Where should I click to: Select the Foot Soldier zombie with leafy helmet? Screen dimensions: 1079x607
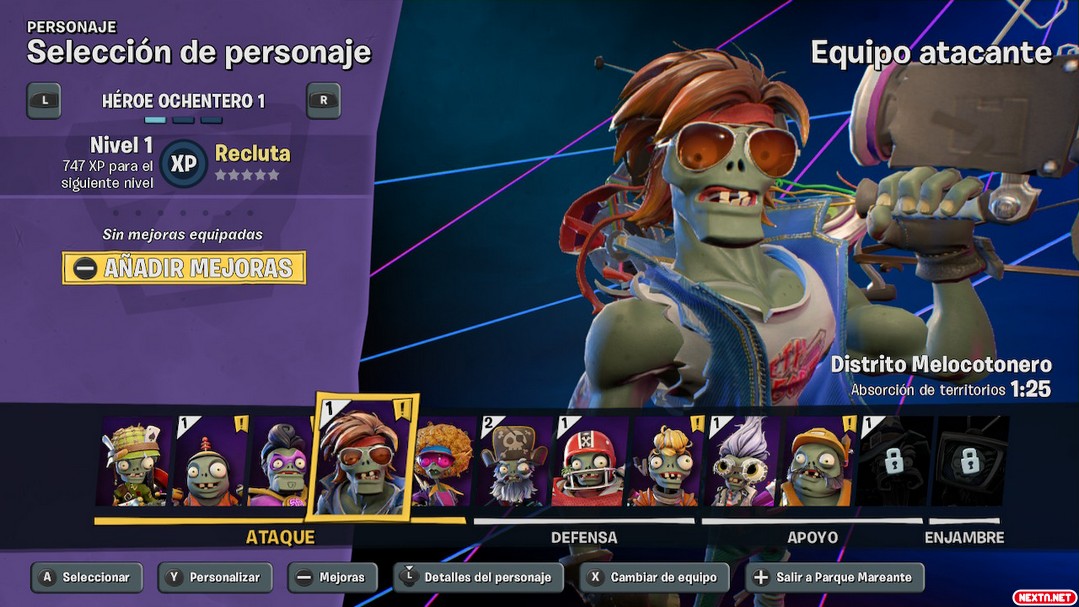tap(135, 461)
